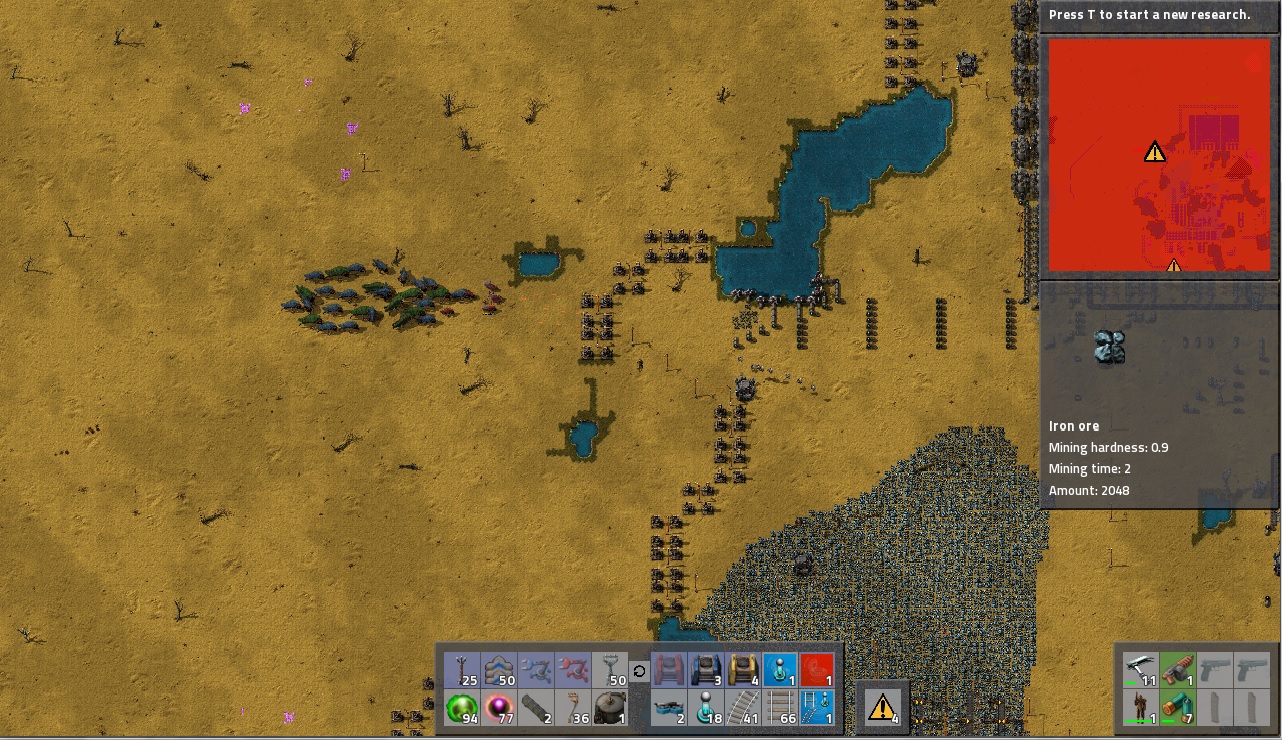Image resolution: width=1282 pixels, height=740 pixels.
Task: Click the red minimap
Action: tap(1158, 157)
